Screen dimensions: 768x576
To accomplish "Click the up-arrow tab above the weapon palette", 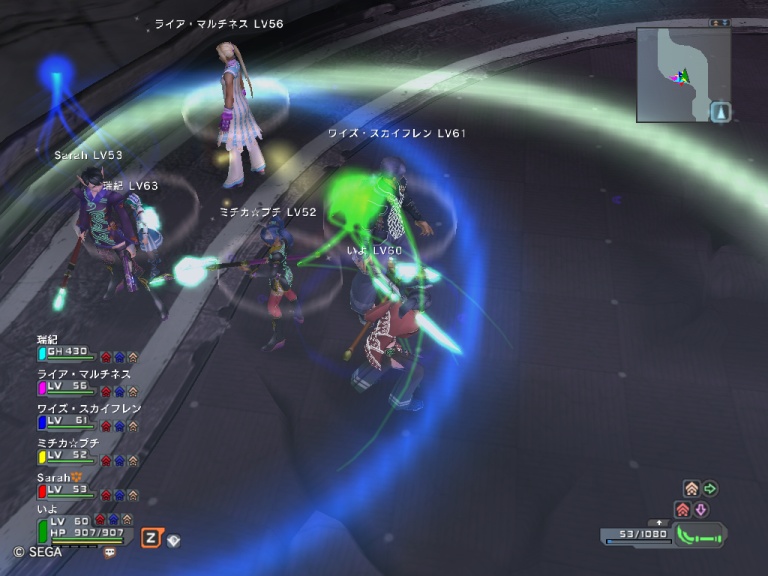I will click(658, 523).
